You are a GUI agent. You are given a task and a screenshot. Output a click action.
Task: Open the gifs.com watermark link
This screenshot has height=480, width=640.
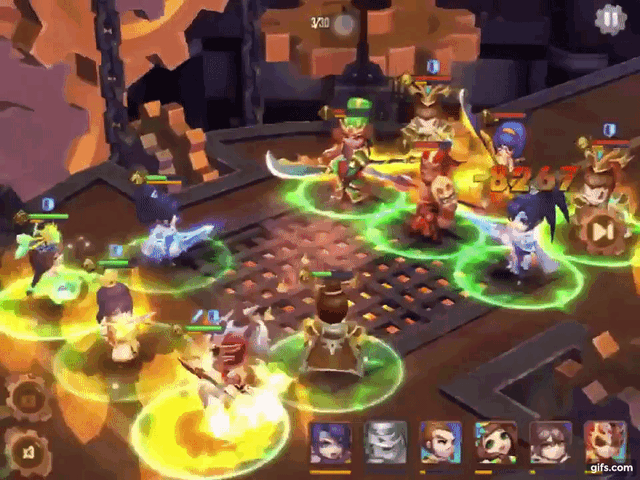coord(612,467)
